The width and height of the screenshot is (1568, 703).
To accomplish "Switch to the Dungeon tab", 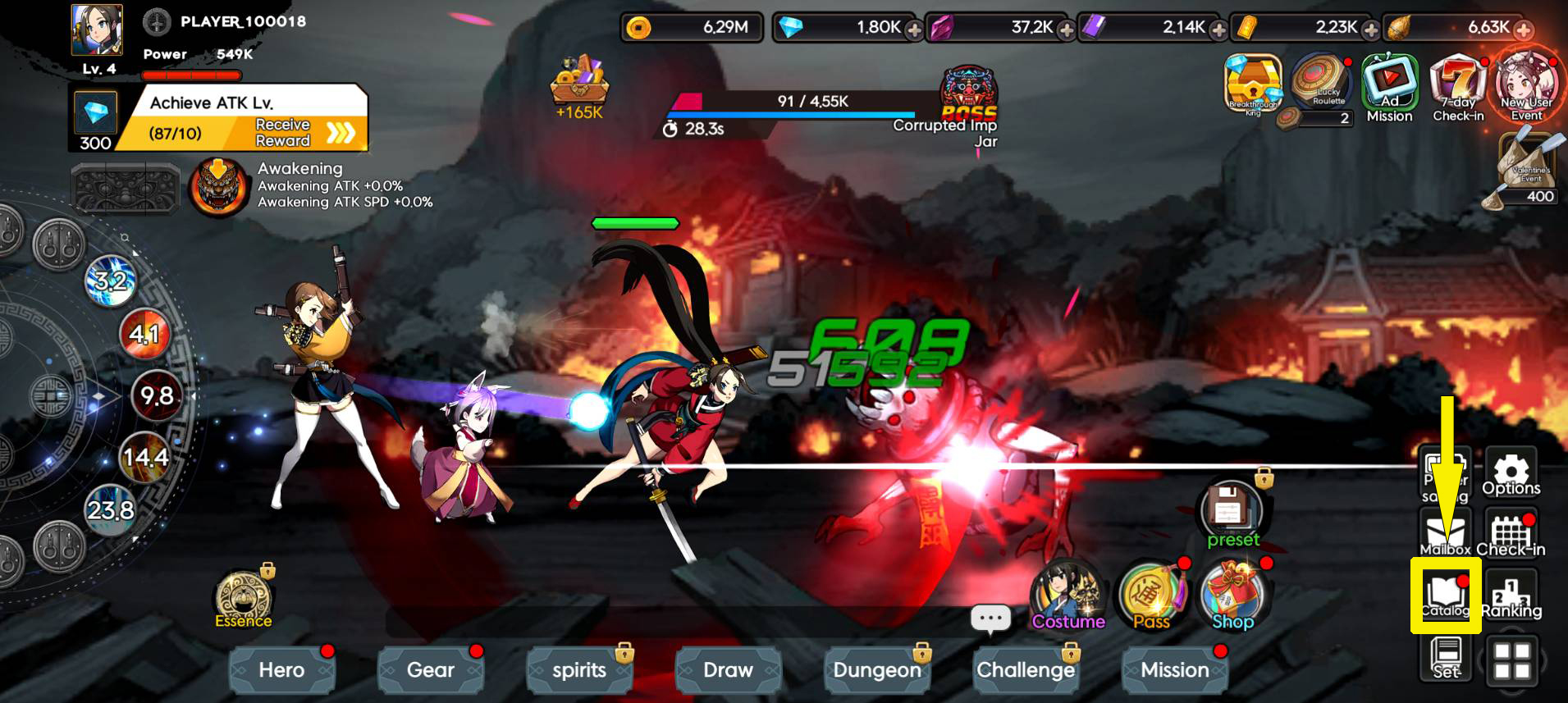I will coord(877,670).
